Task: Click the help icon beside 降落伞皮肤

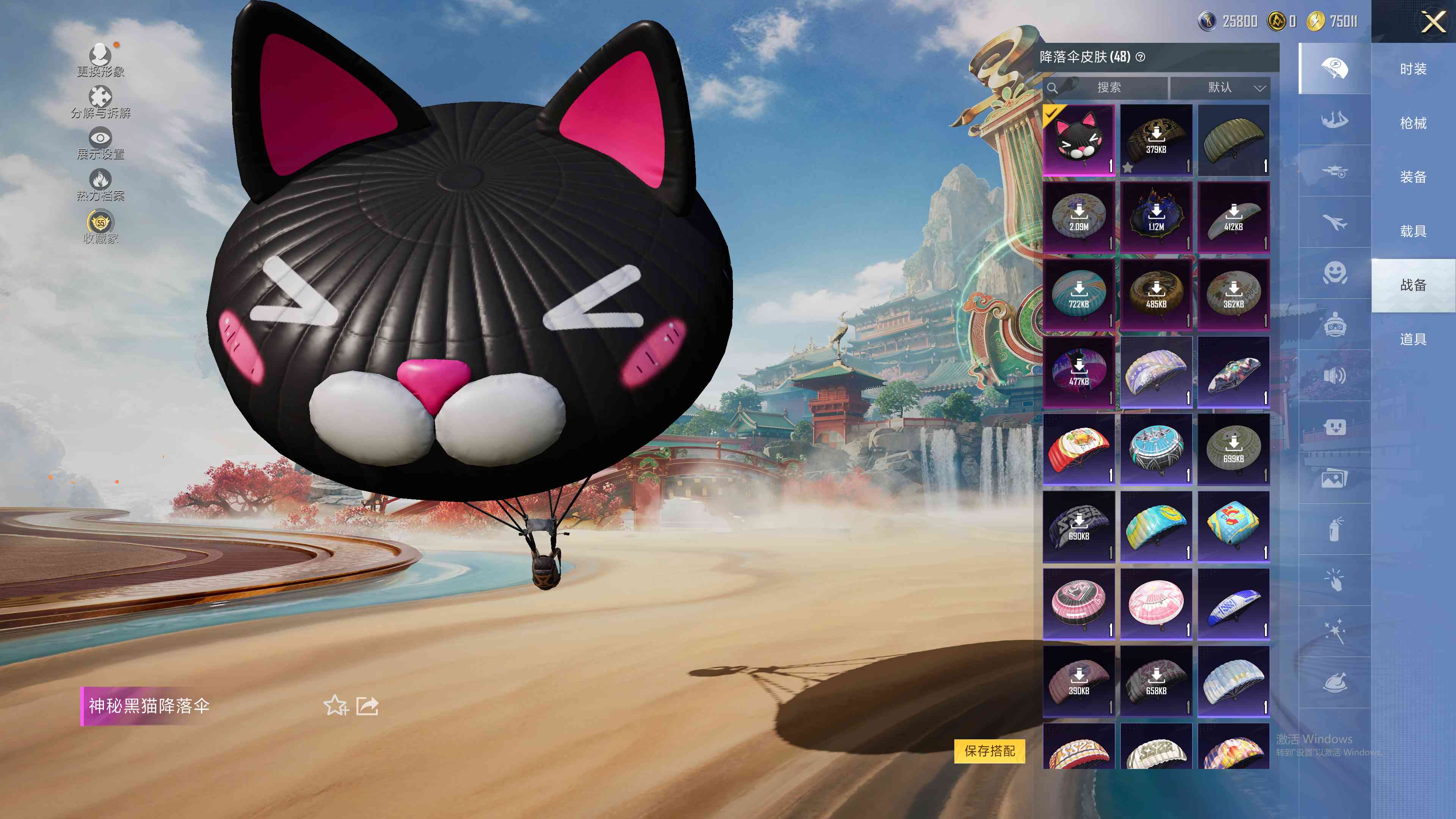Action: (1141, 57)
